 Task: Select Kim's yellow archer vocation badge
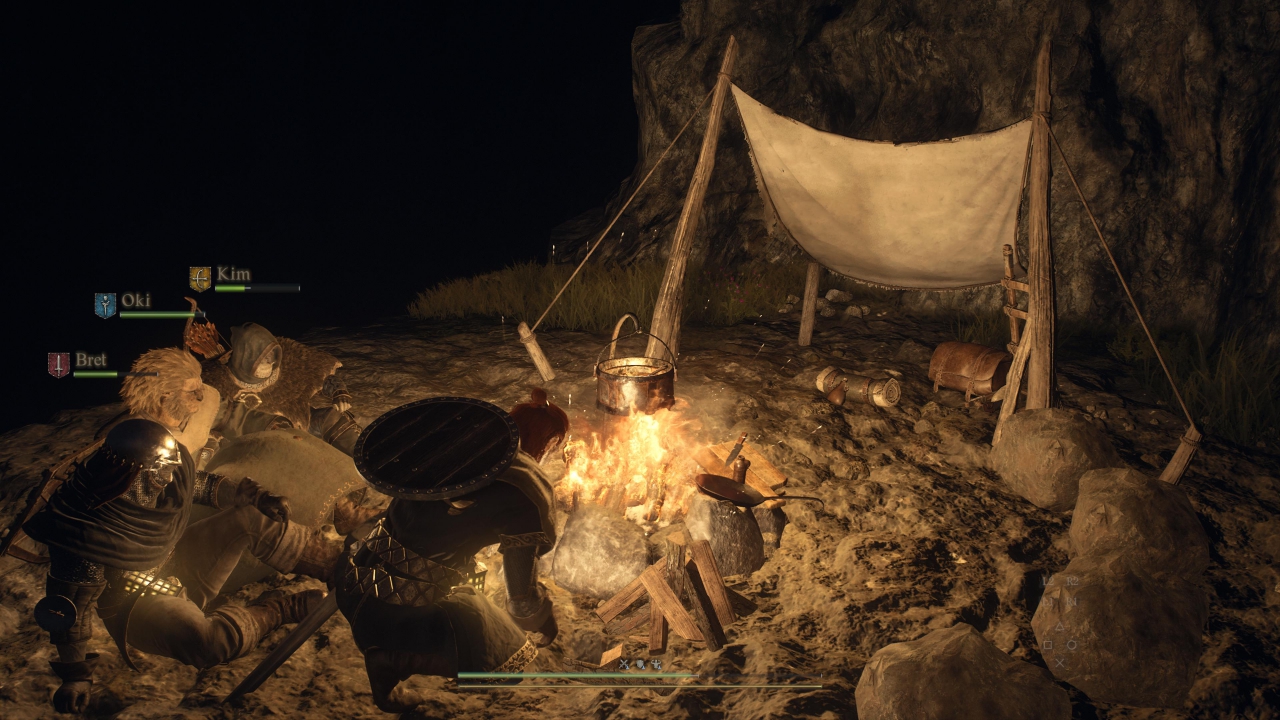click(x=200, y=278)
